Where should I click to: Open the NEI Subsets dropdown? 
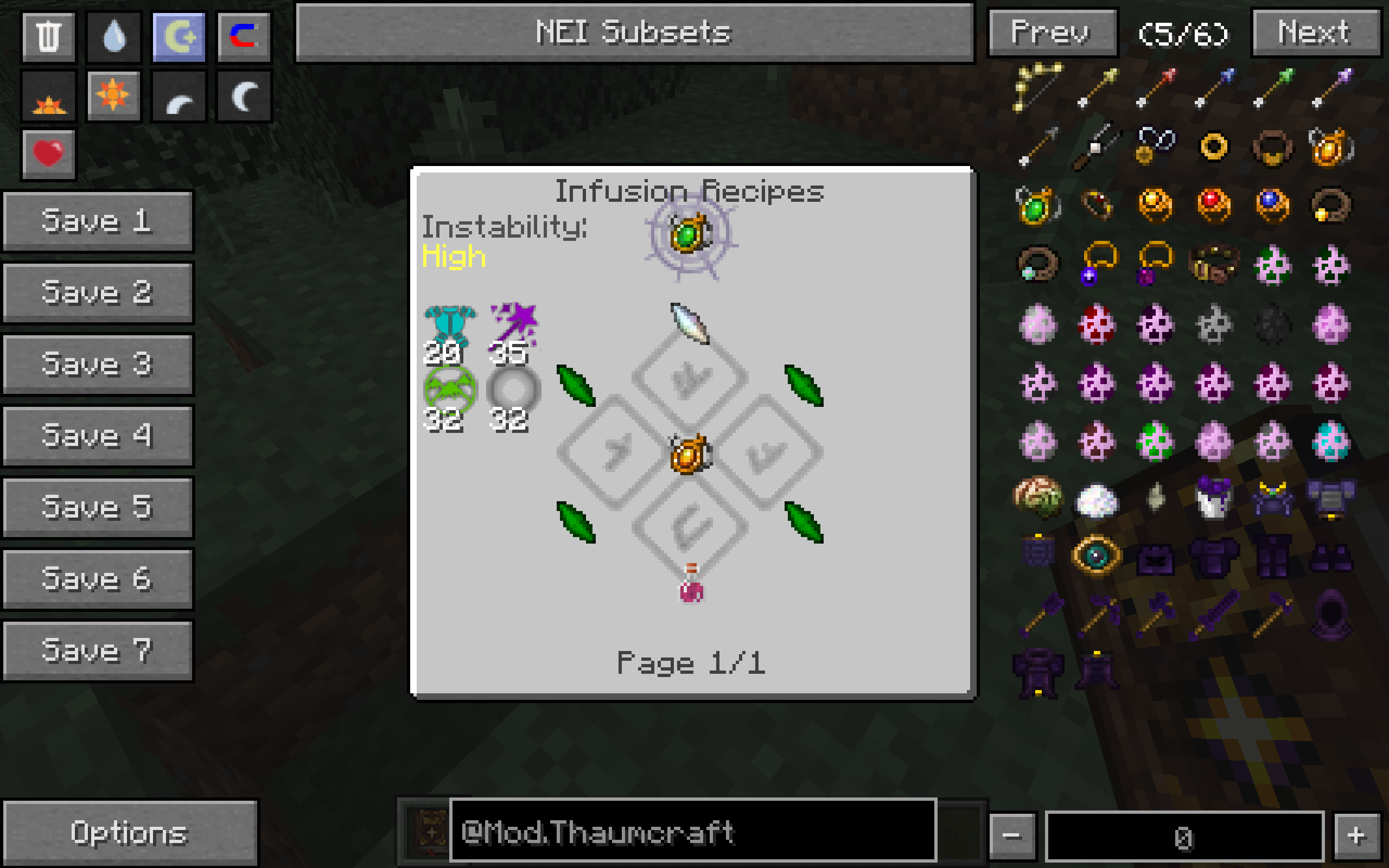coord(634,33)
